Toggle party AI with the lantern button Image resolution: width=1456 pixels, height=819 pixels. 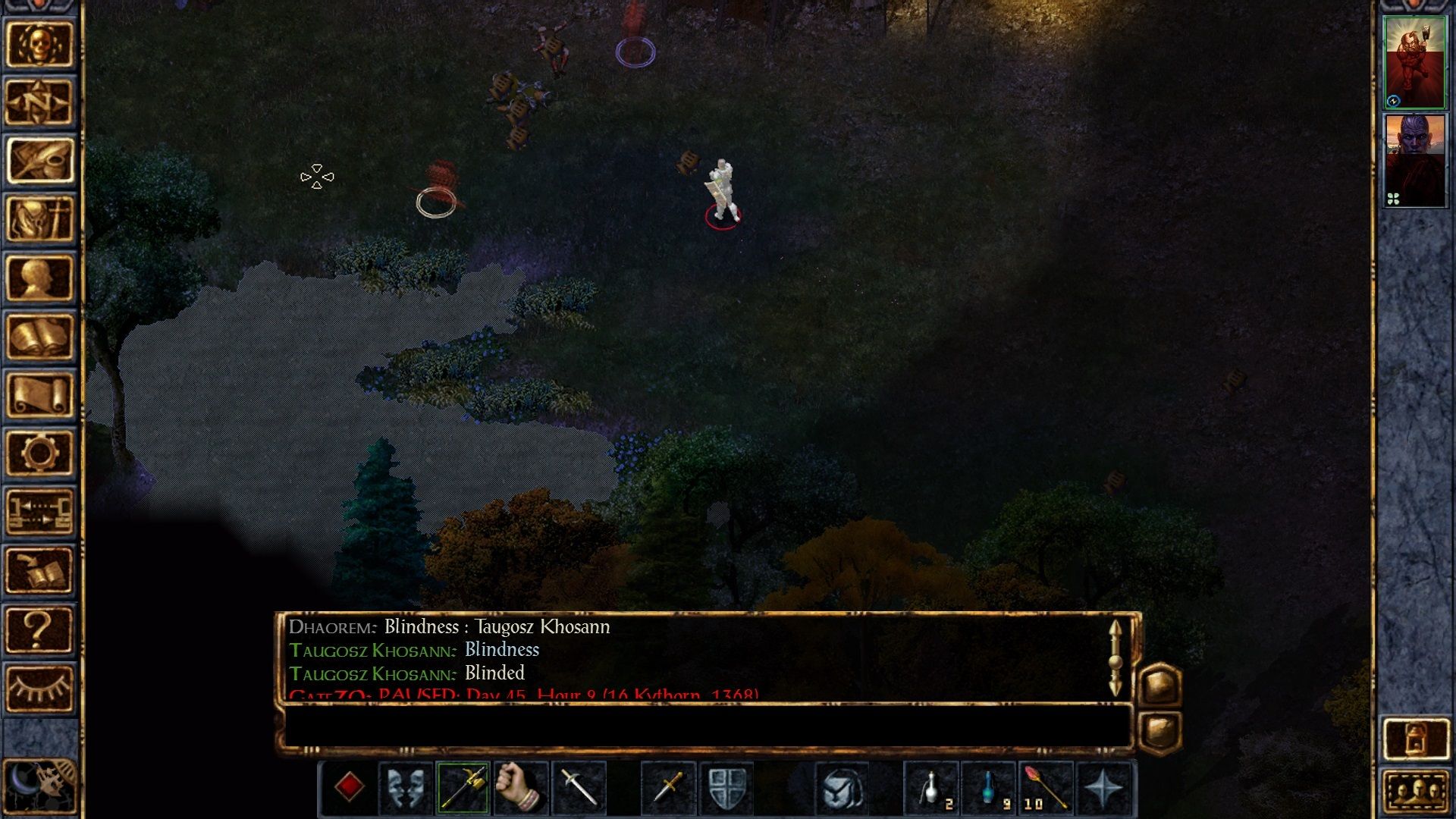coord(1415,738)
